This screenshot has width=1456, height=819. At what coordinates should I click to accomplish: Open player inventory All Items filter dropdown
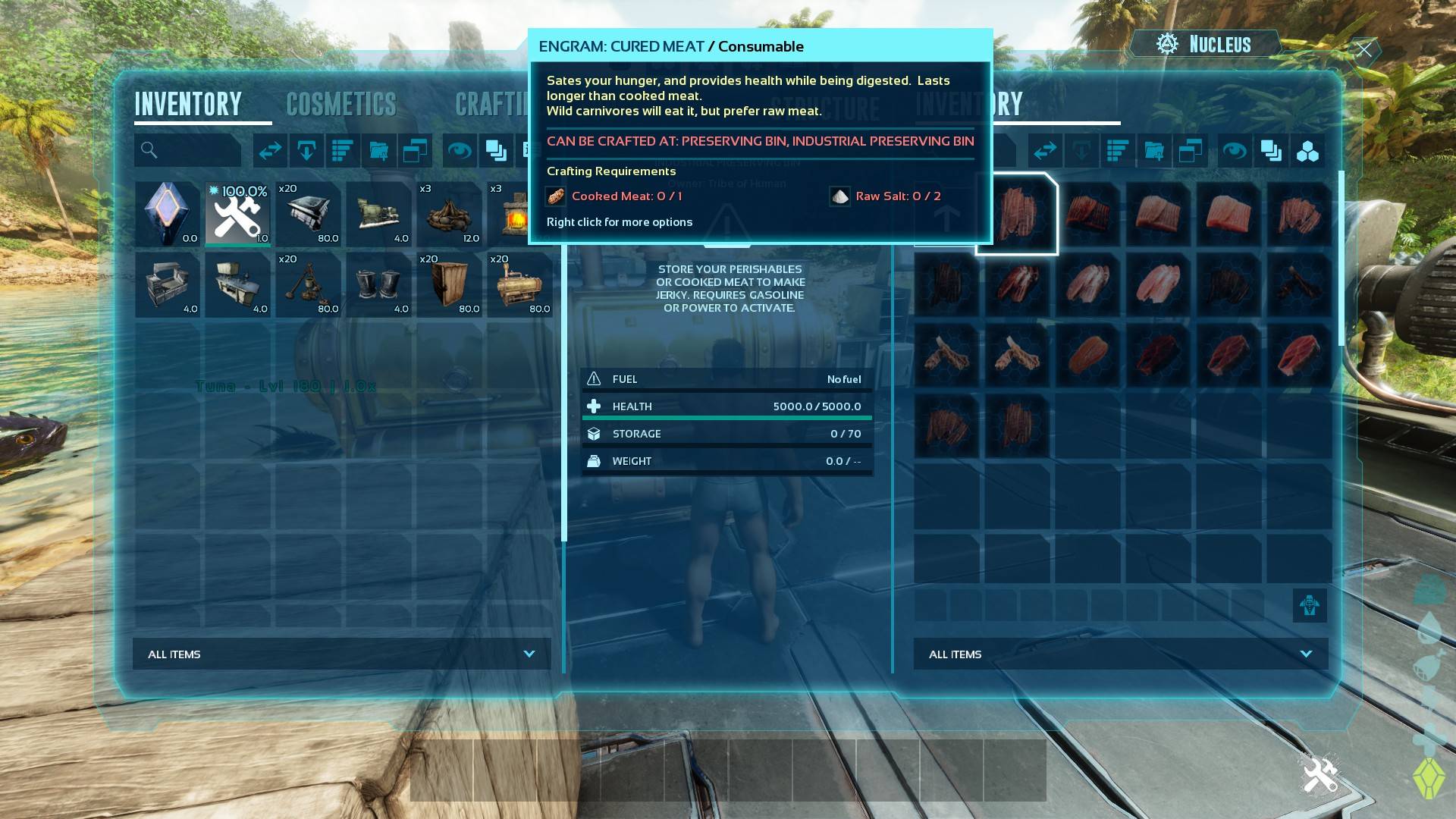point(342,654)
